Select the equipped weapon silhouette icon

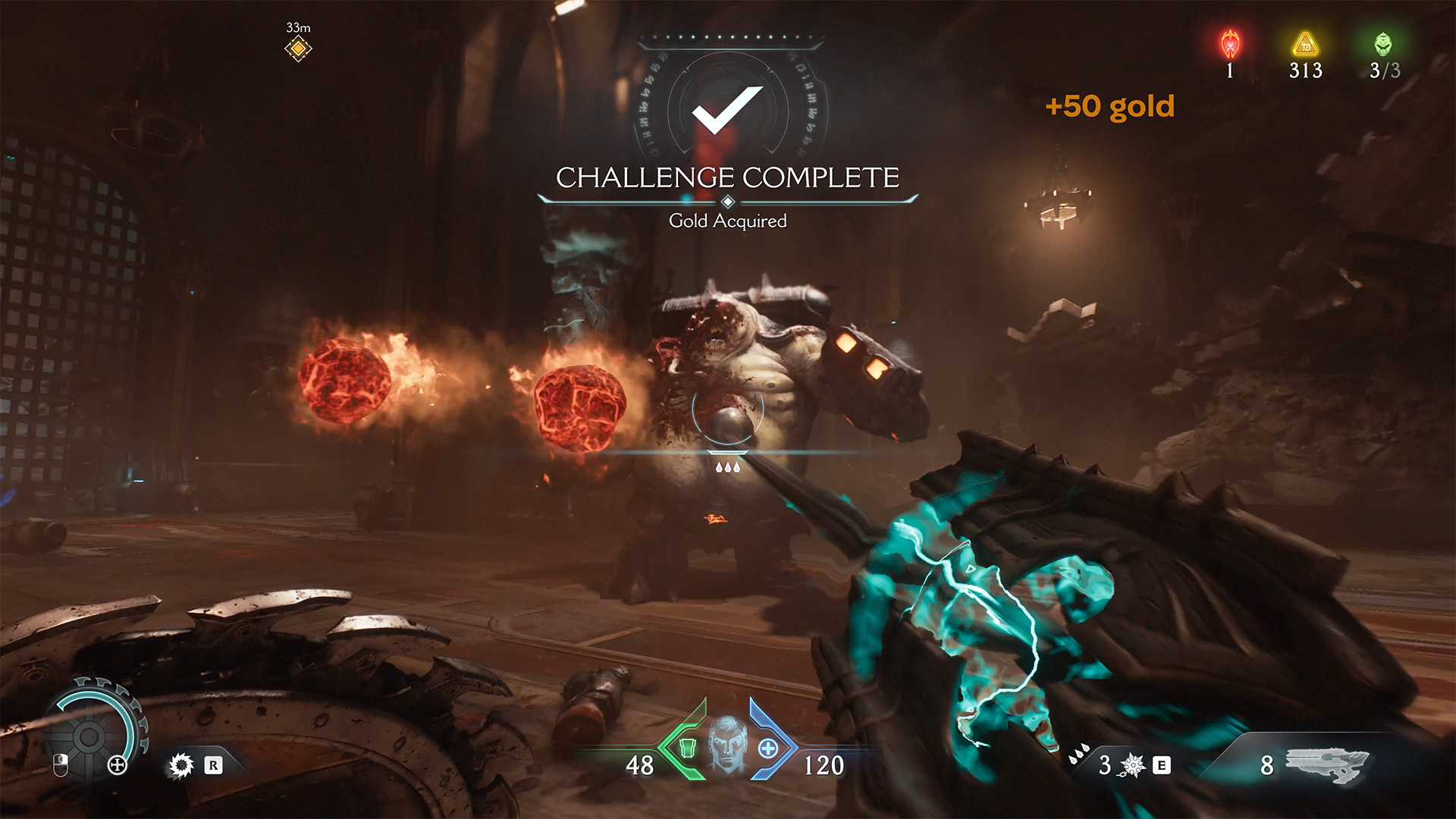[1327, 764]
